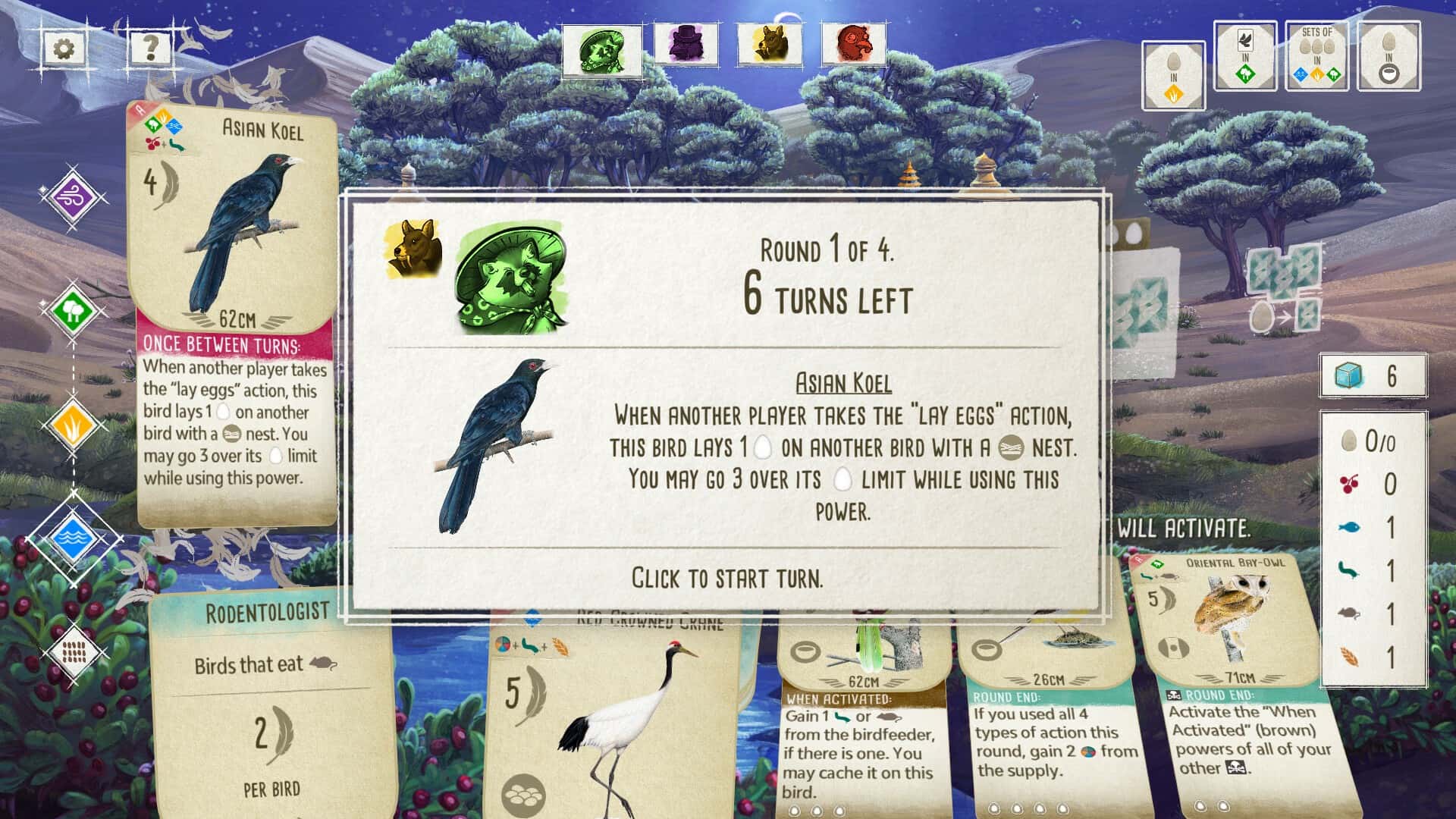Click the underlined Asian Koel name
This screenshot has height=819, width=1456.
pyautogui.click(x=844, y=383)
